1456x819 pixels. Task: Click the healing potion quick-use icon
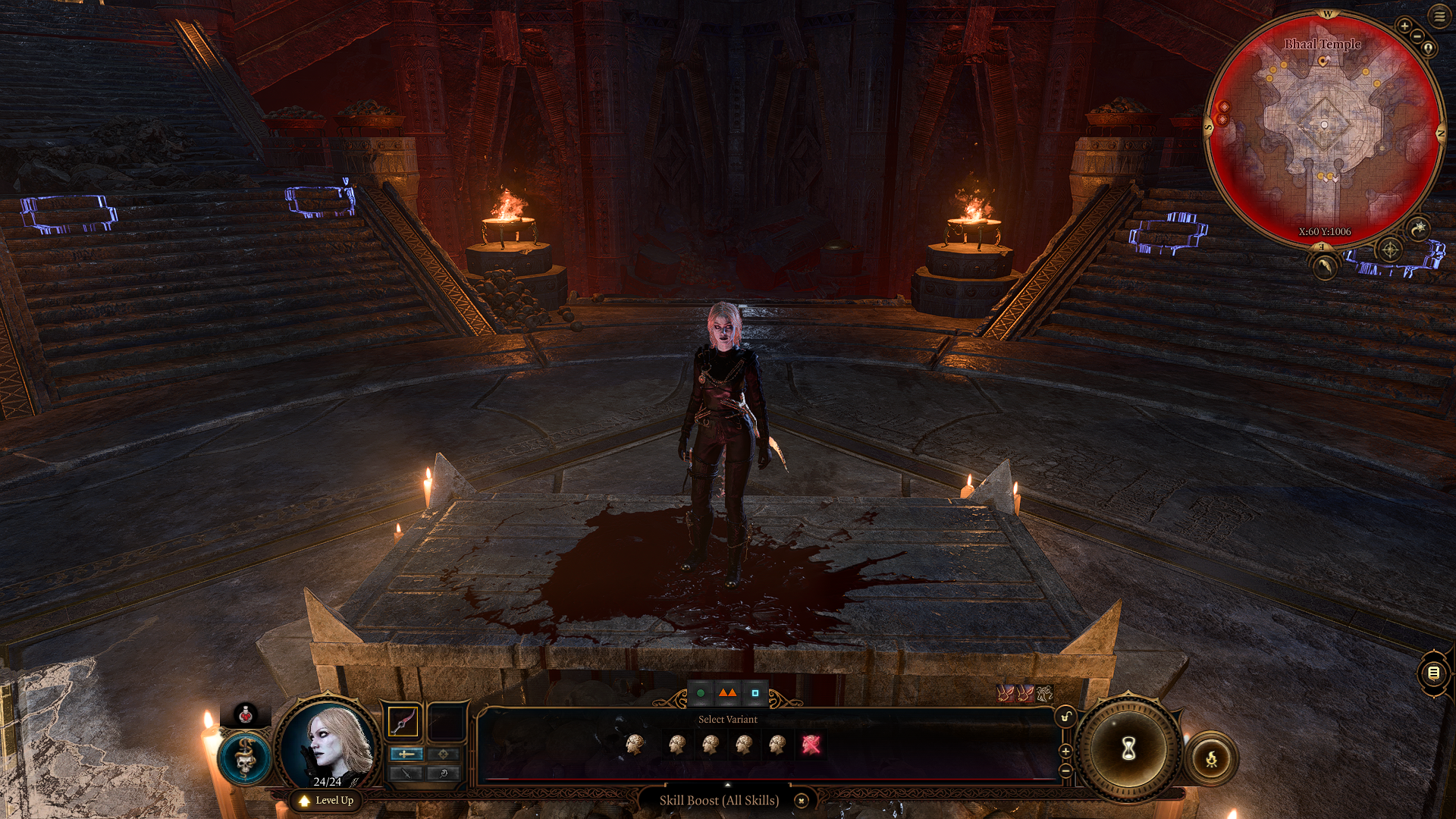[246, 716]
